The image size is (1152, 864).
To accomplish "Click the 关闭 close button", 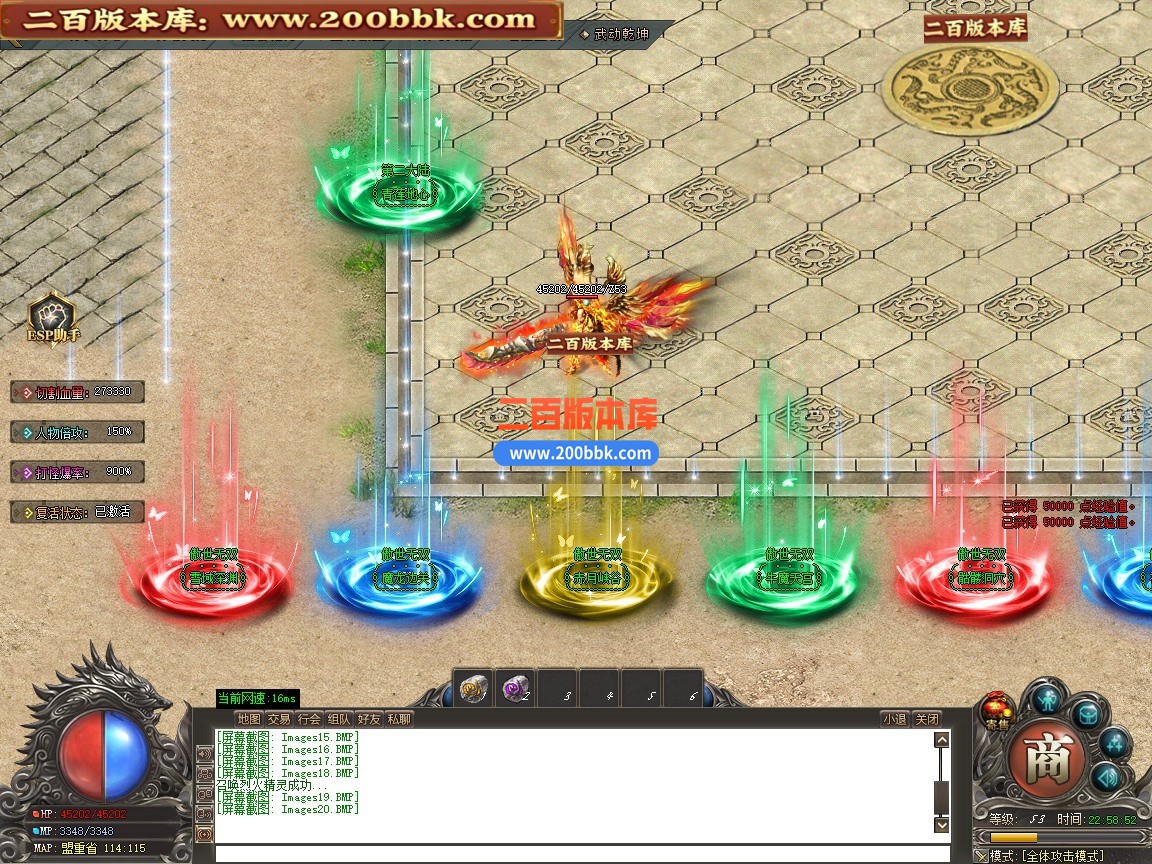I will [927, 719].
